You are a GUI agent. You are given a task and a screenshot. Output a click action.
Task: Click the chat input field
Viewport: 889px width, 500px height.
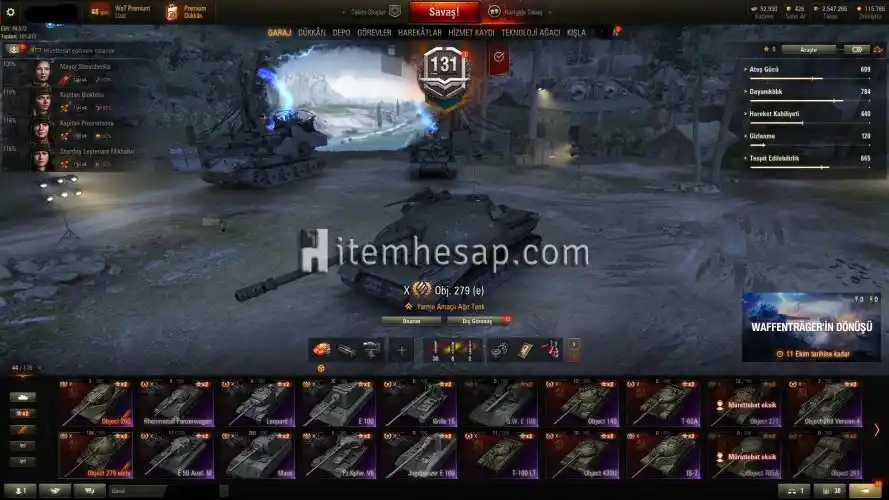pyautogui.click(x=160, y=491)
